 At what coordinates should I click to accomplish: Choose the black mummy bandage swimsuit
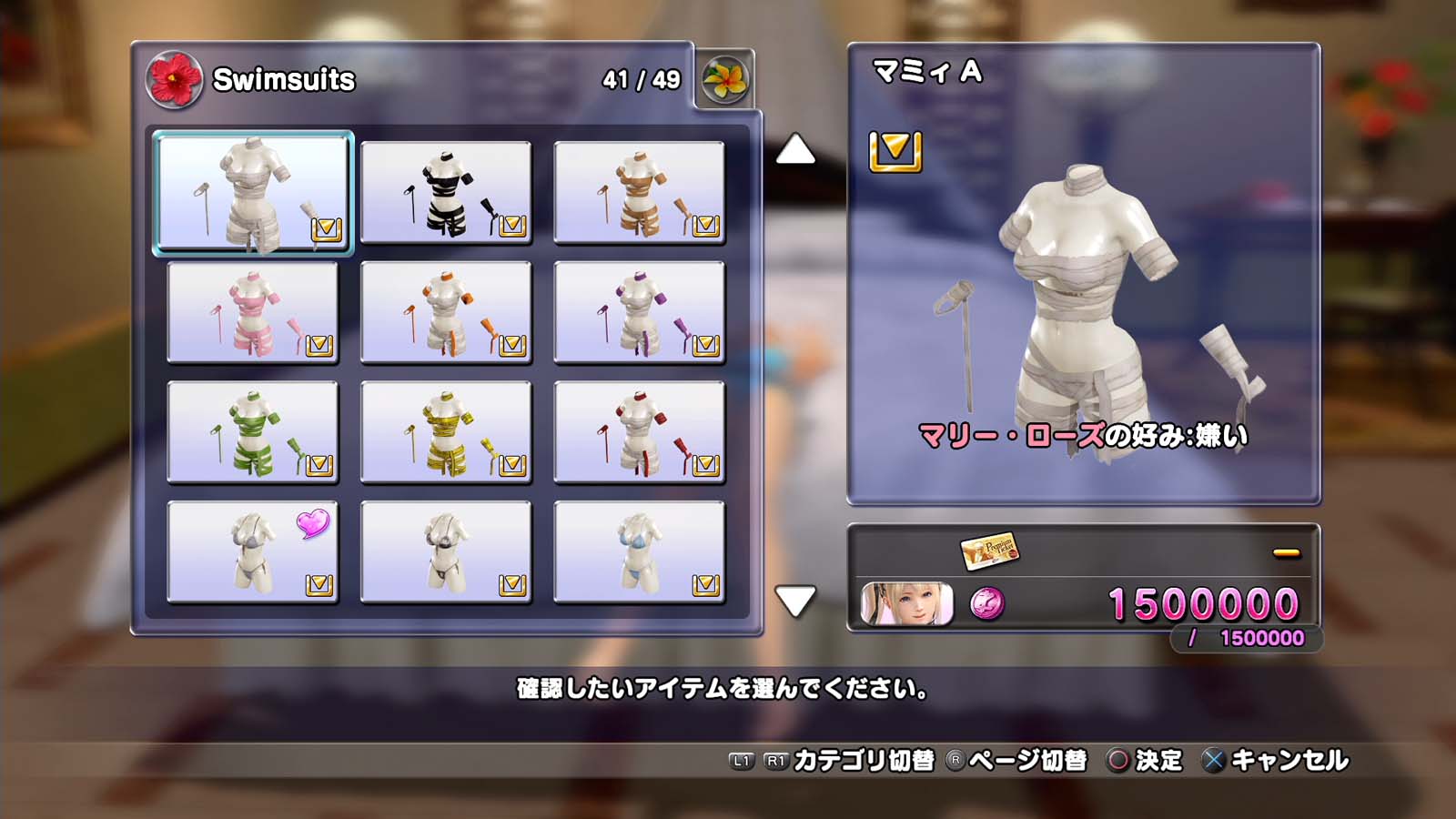[x=446, y=192]
